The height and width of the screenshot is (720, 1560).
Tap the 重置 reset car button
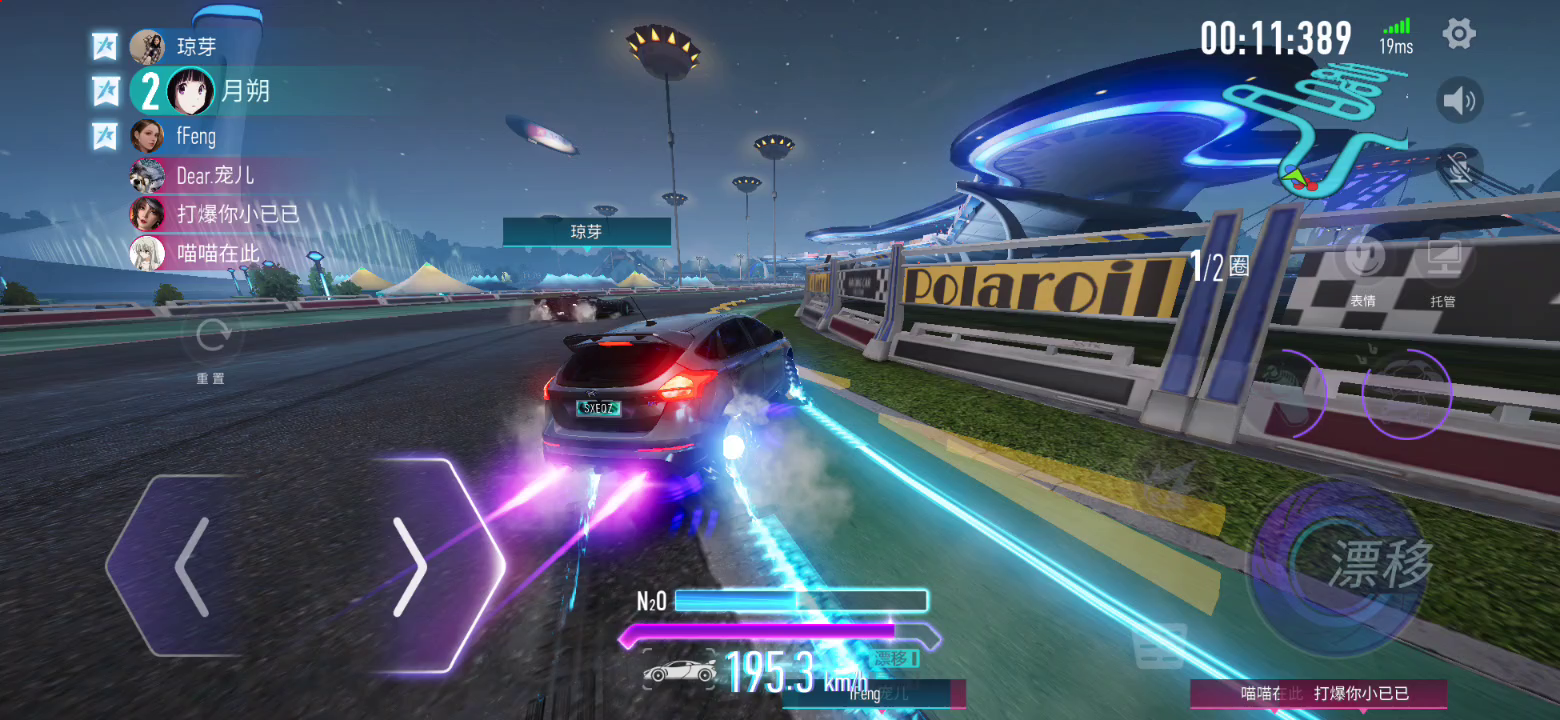(211, 338)
